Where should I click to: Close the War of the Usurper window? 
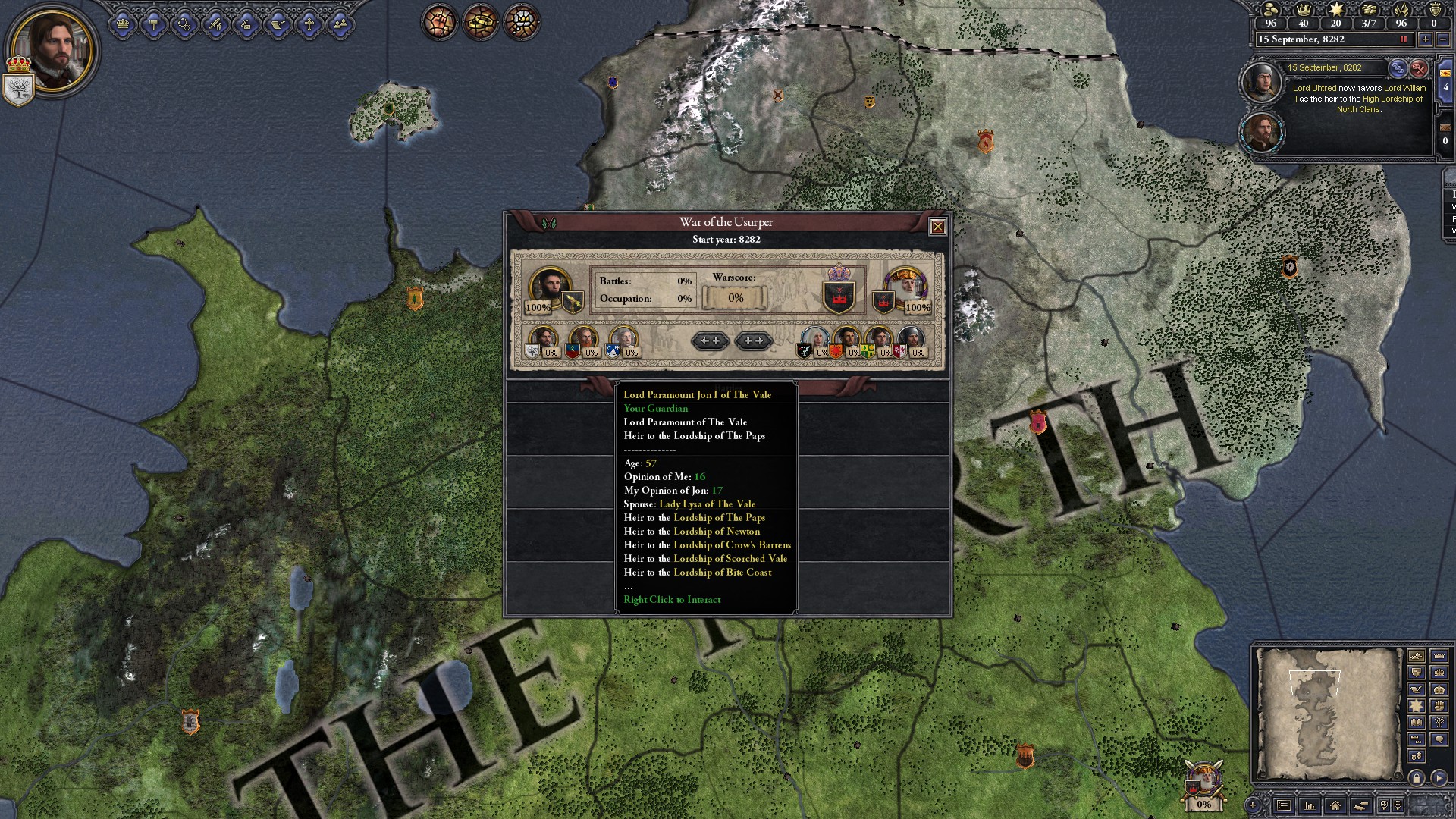[937, 227]
